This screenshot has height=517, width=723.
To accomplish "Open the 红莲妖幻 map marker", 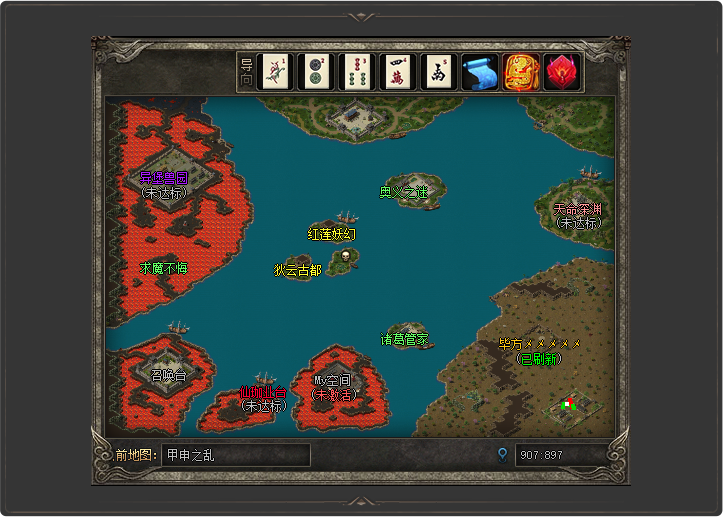I will tap(332, 234).
